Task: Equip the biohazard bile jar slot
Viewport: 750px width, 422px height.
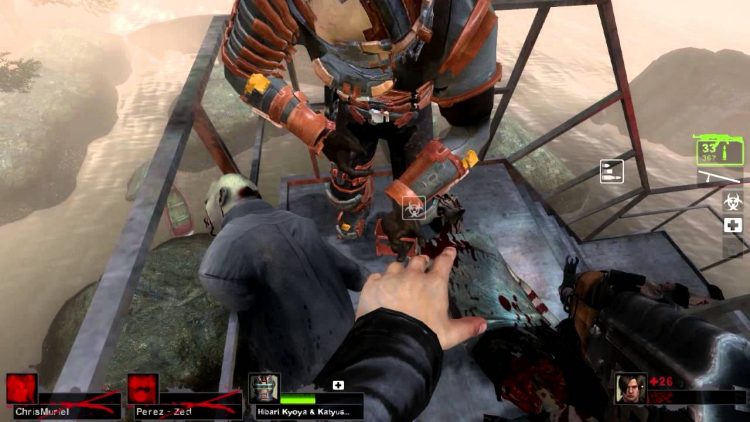Action: tap(732, 200)
